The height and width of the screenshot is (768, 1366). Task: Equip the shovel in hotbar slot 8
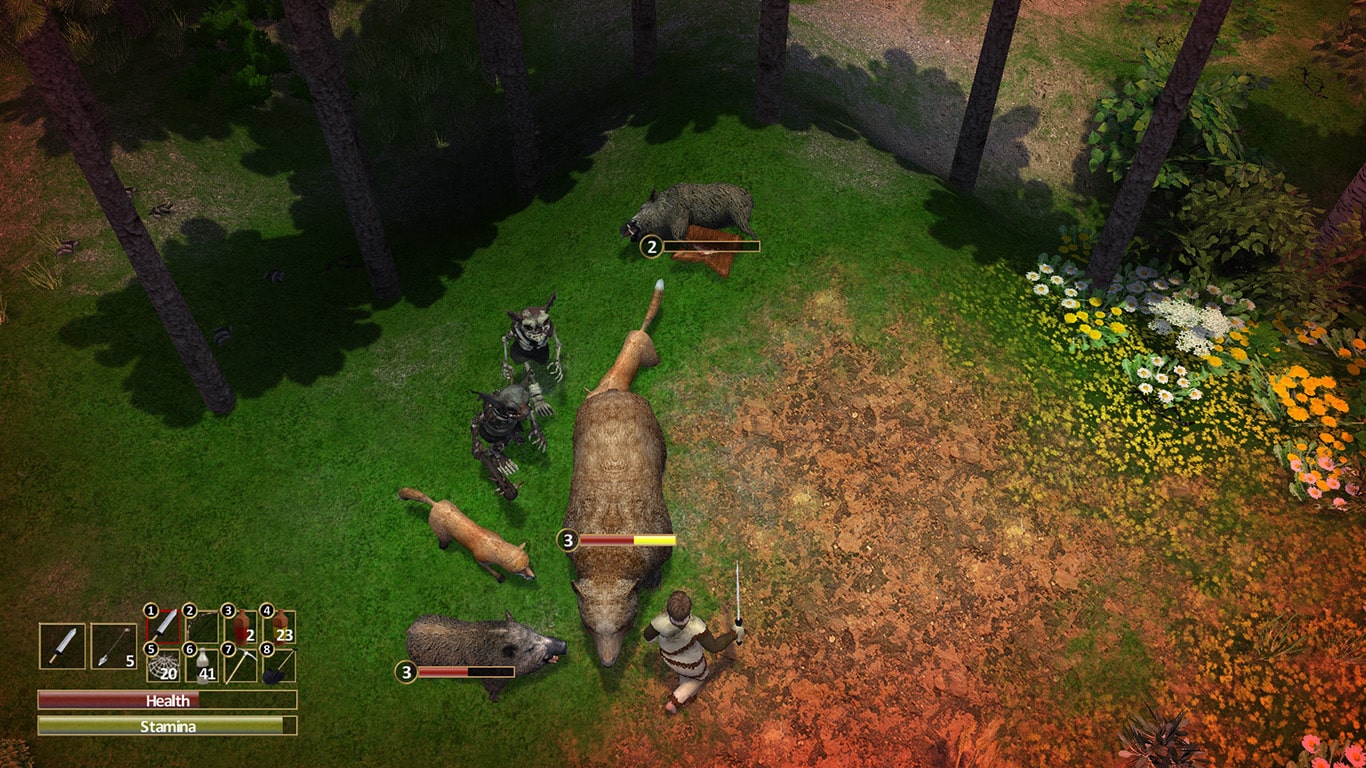(280, 665)
